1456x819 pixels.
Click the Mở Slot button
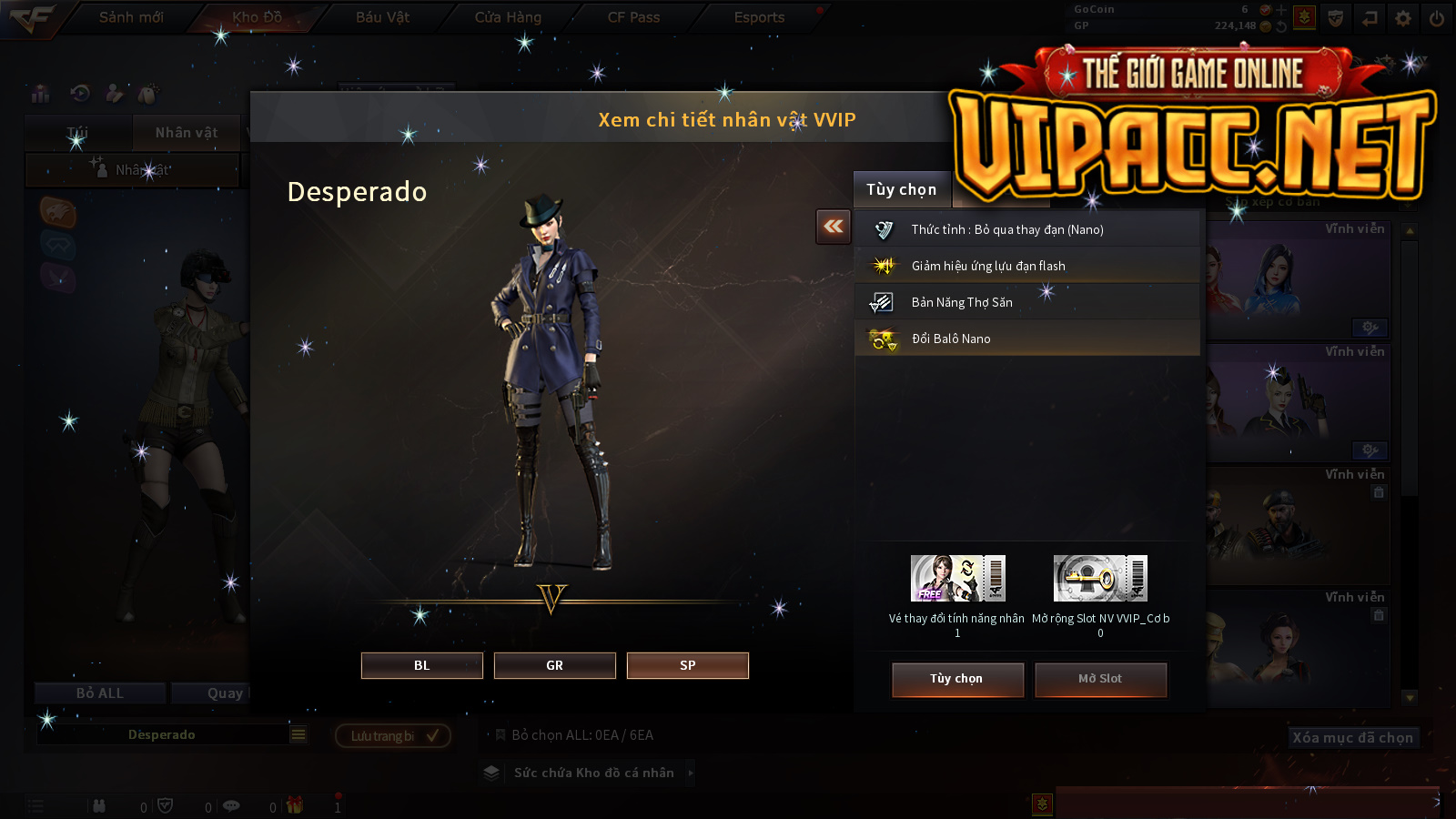(1100, 679)
